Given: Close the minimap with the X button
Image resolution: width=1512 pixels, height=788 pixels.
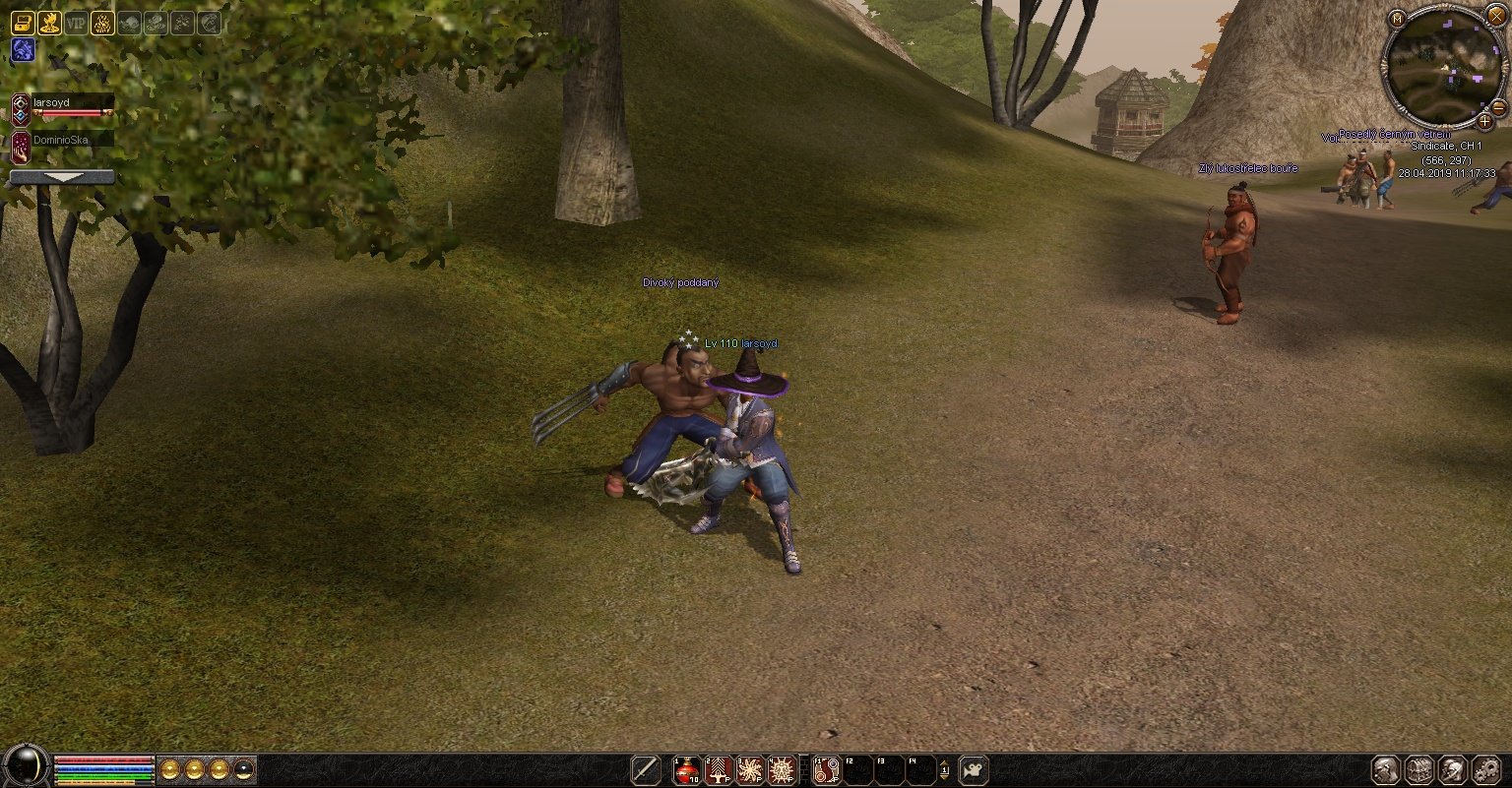Looking at the screenshot, I should [1495, 16].
